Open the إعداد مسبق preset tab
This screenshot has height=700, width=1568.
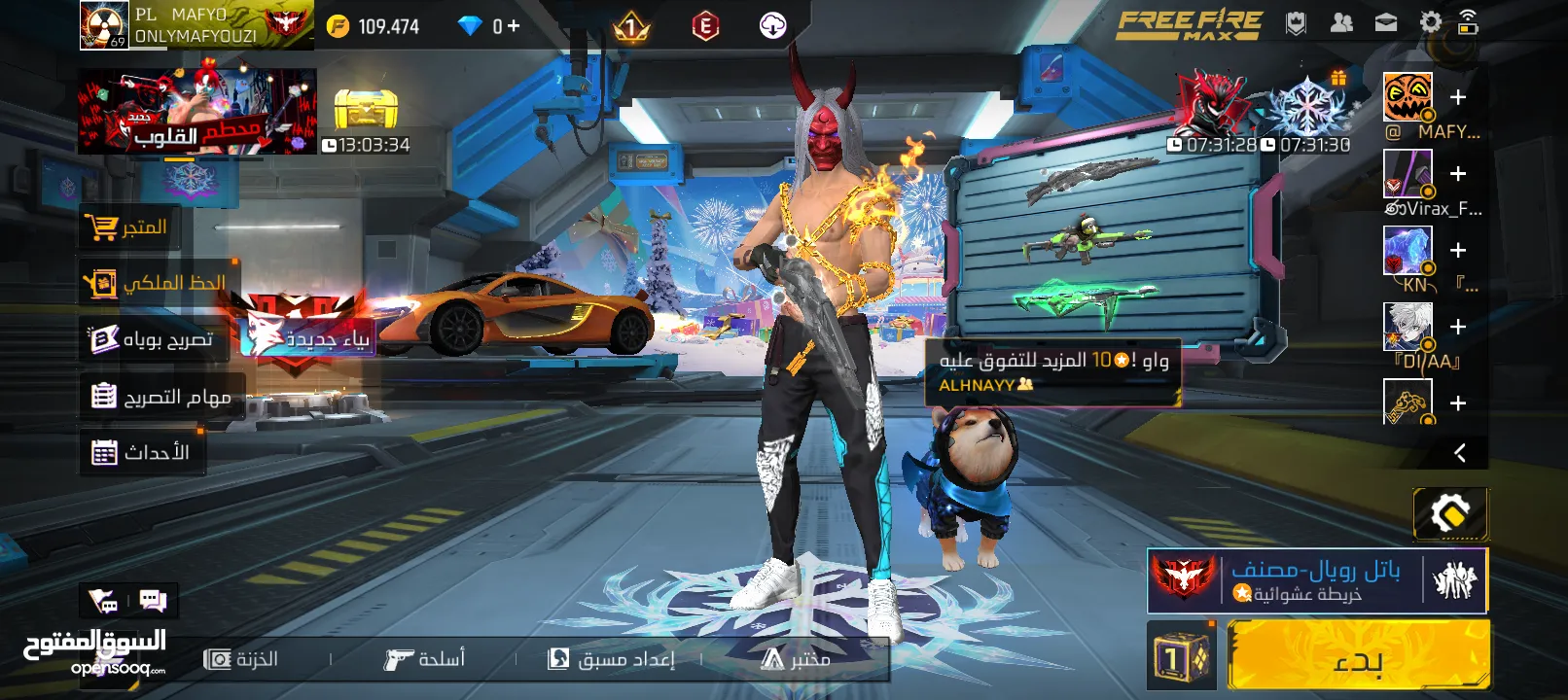click(x=612, y=659)
